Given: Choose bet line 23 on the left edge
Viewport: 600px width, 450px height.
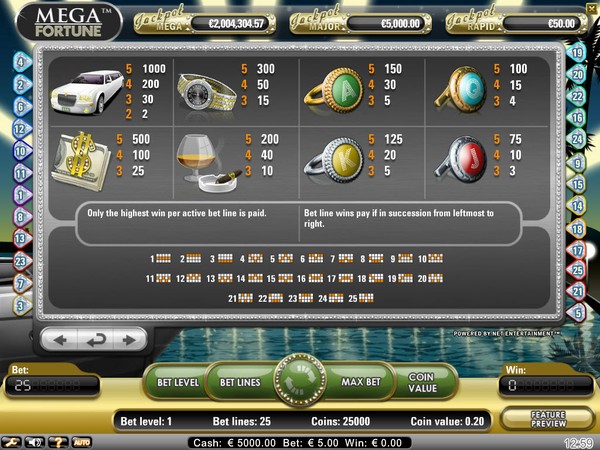Looking at the screenshot, I should [x=19, y=260].
